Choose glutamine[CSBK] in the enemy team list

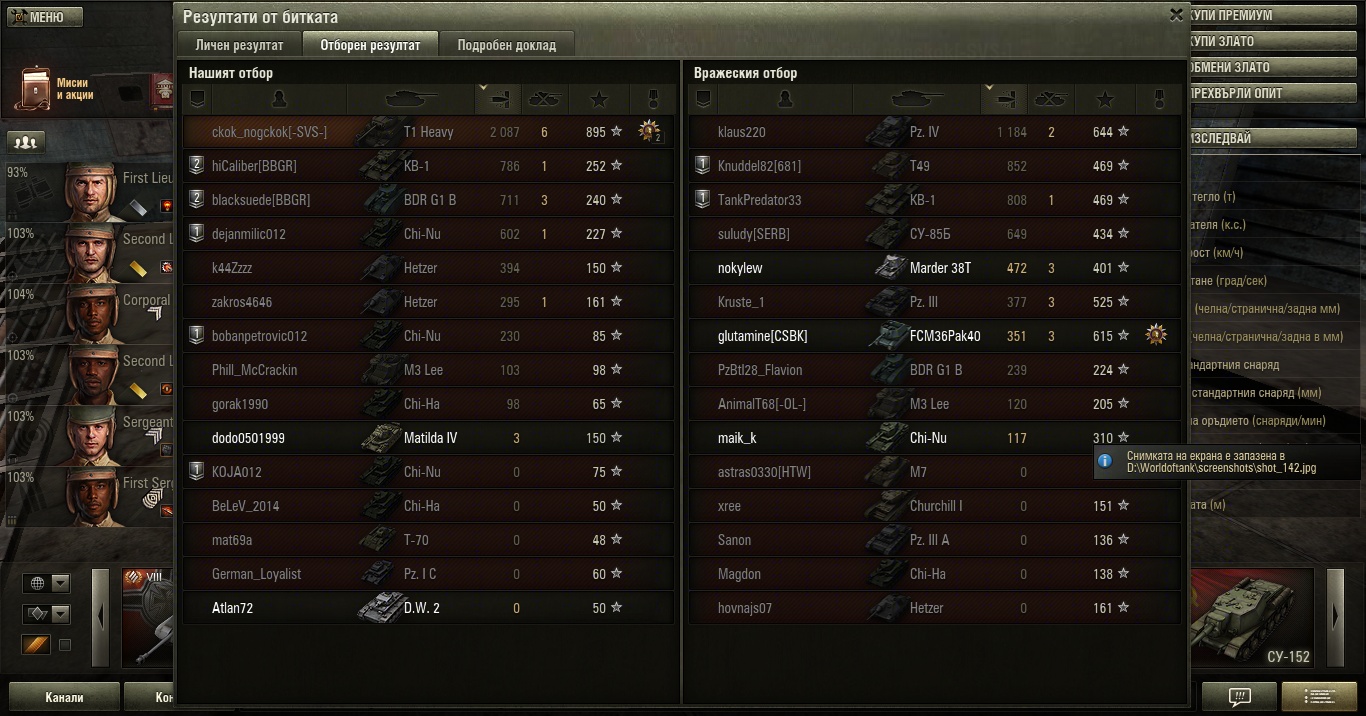click(x=762, y=336)
